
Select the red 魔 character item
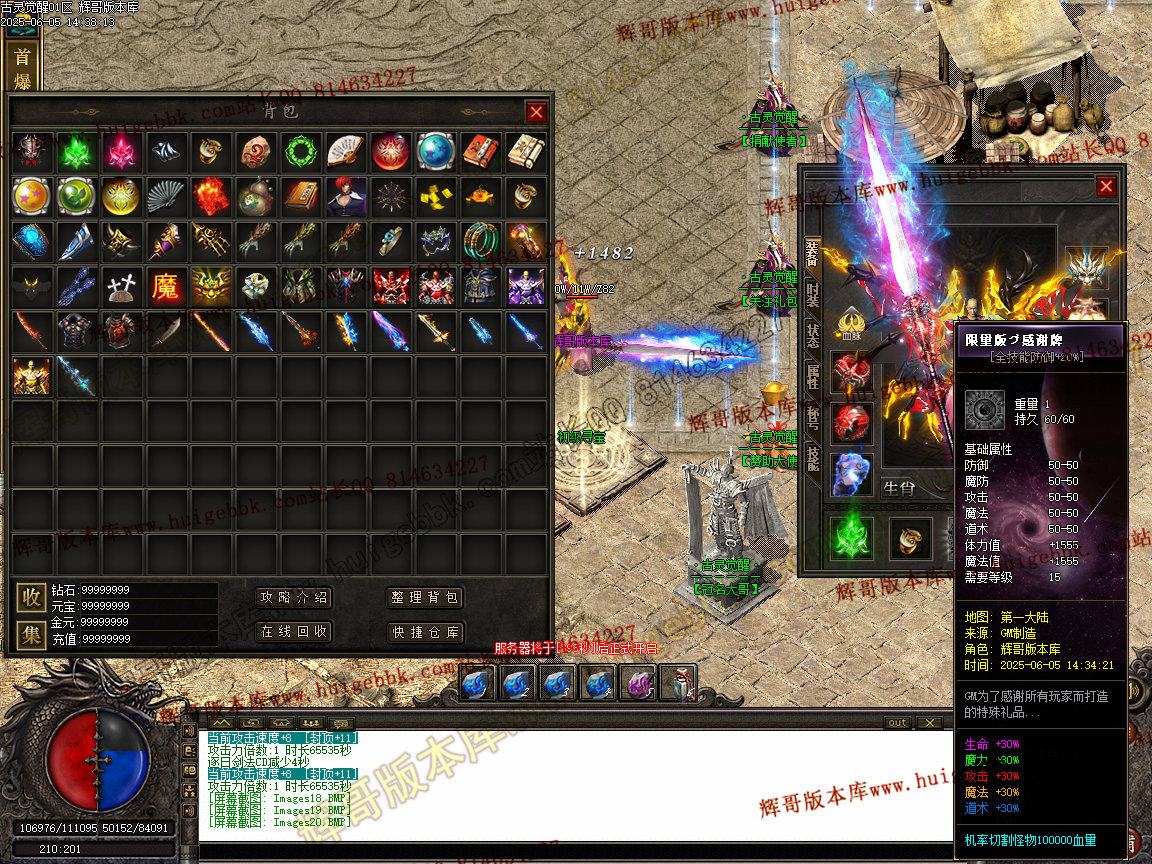[x=166, y=287]
